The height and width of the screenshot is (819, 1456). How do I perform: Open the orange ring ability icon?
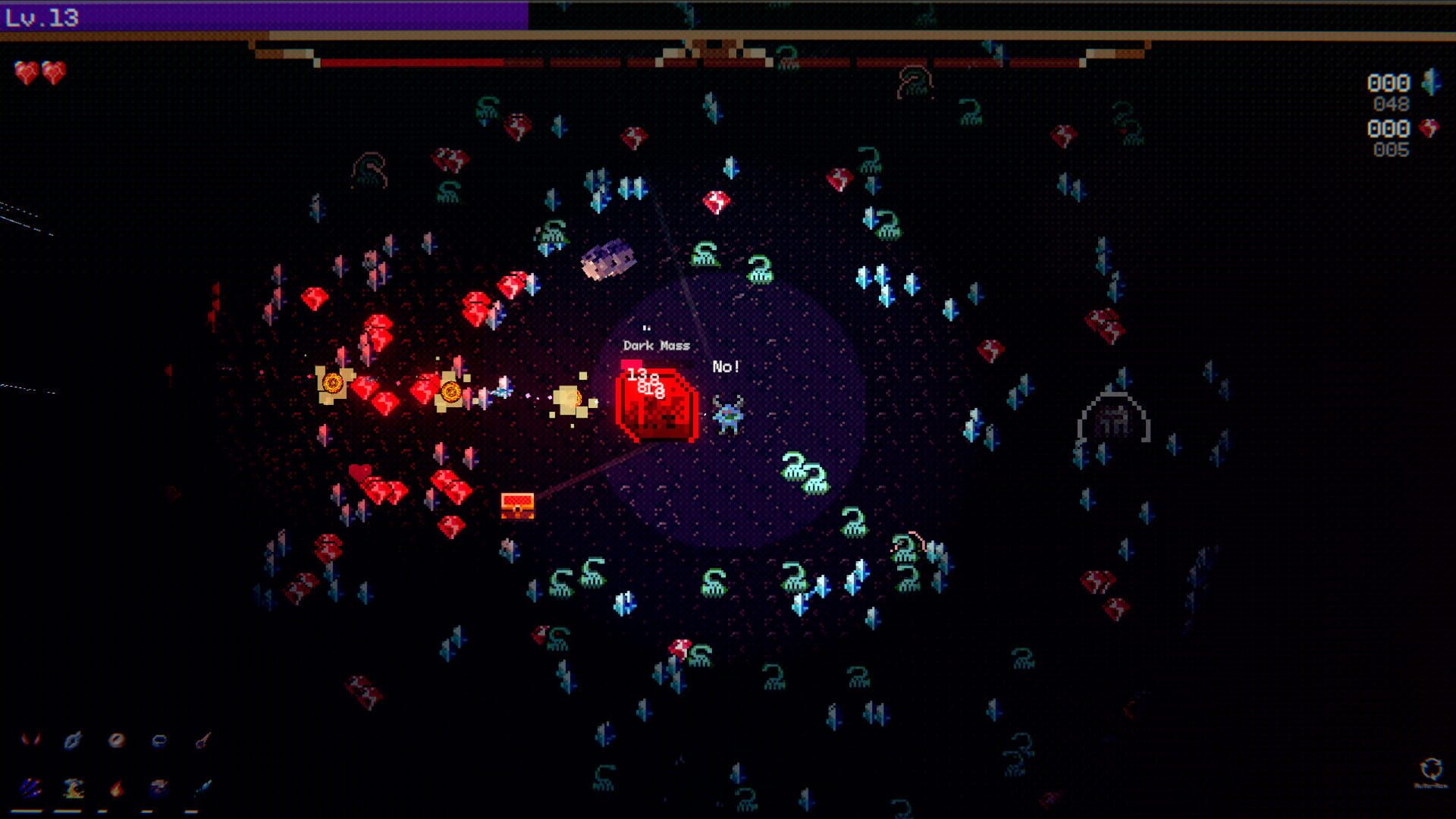coord(116,739)
